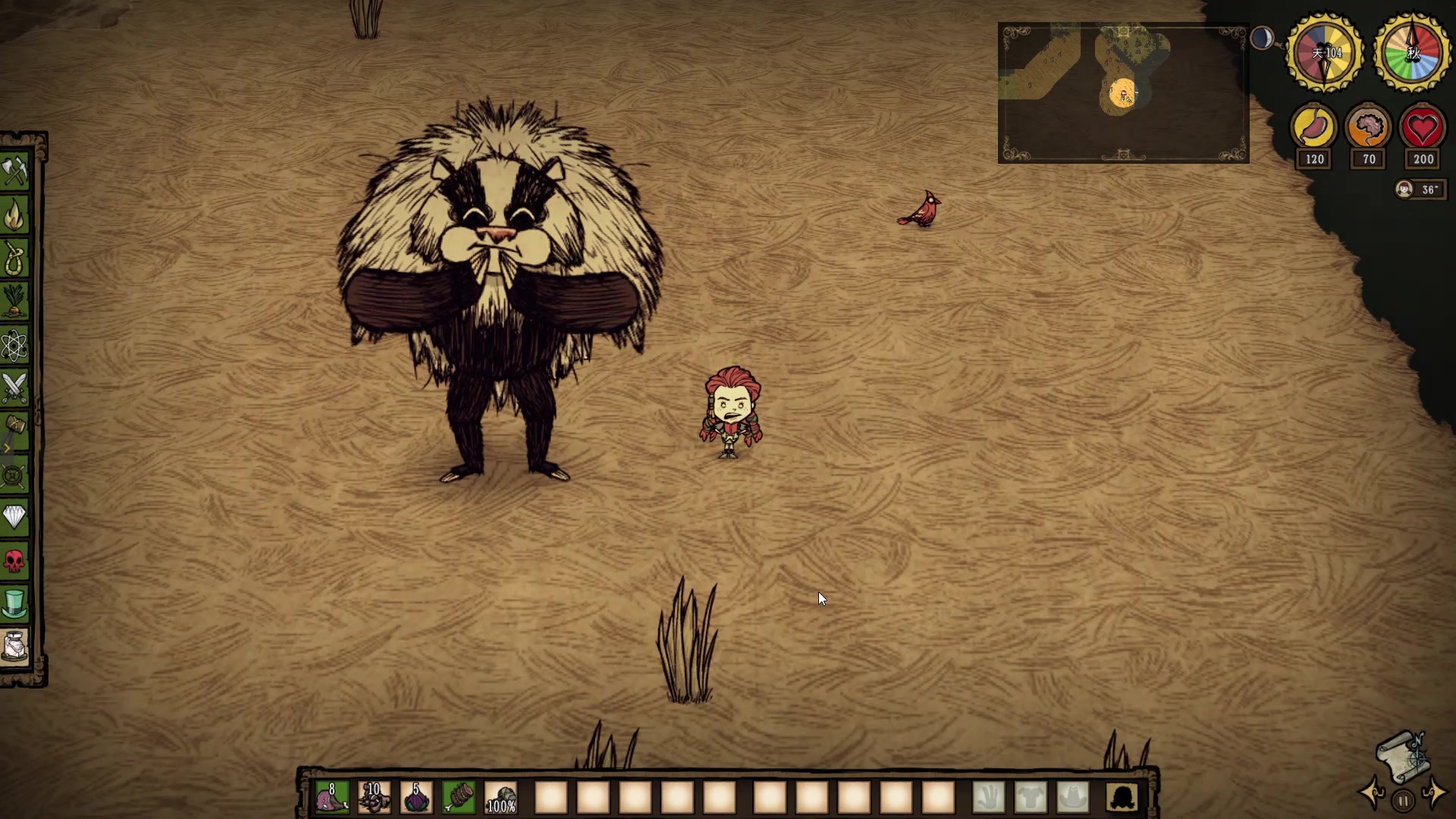Select the 100% durability rock item
This screenshot has height=819, width=1456.
click(x=500, y=797)
